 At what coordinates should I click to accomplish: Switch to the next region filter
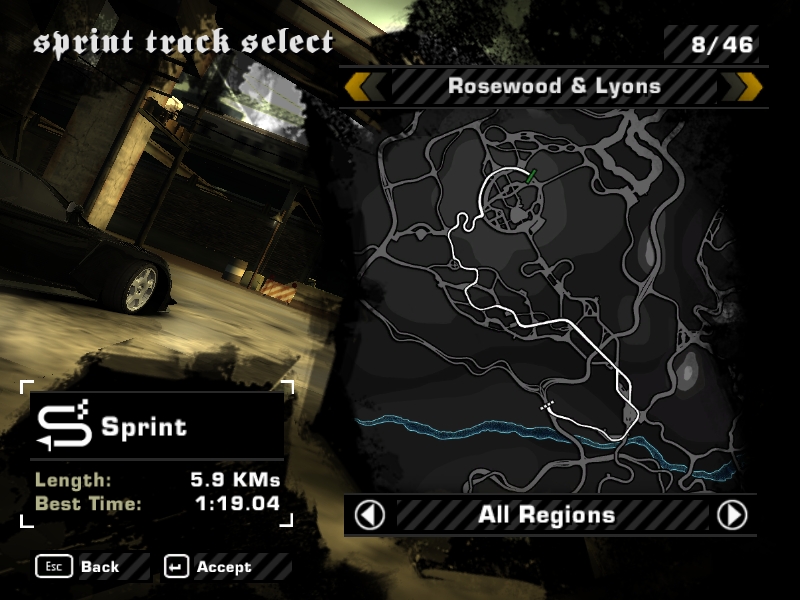(x=732, y=515)
